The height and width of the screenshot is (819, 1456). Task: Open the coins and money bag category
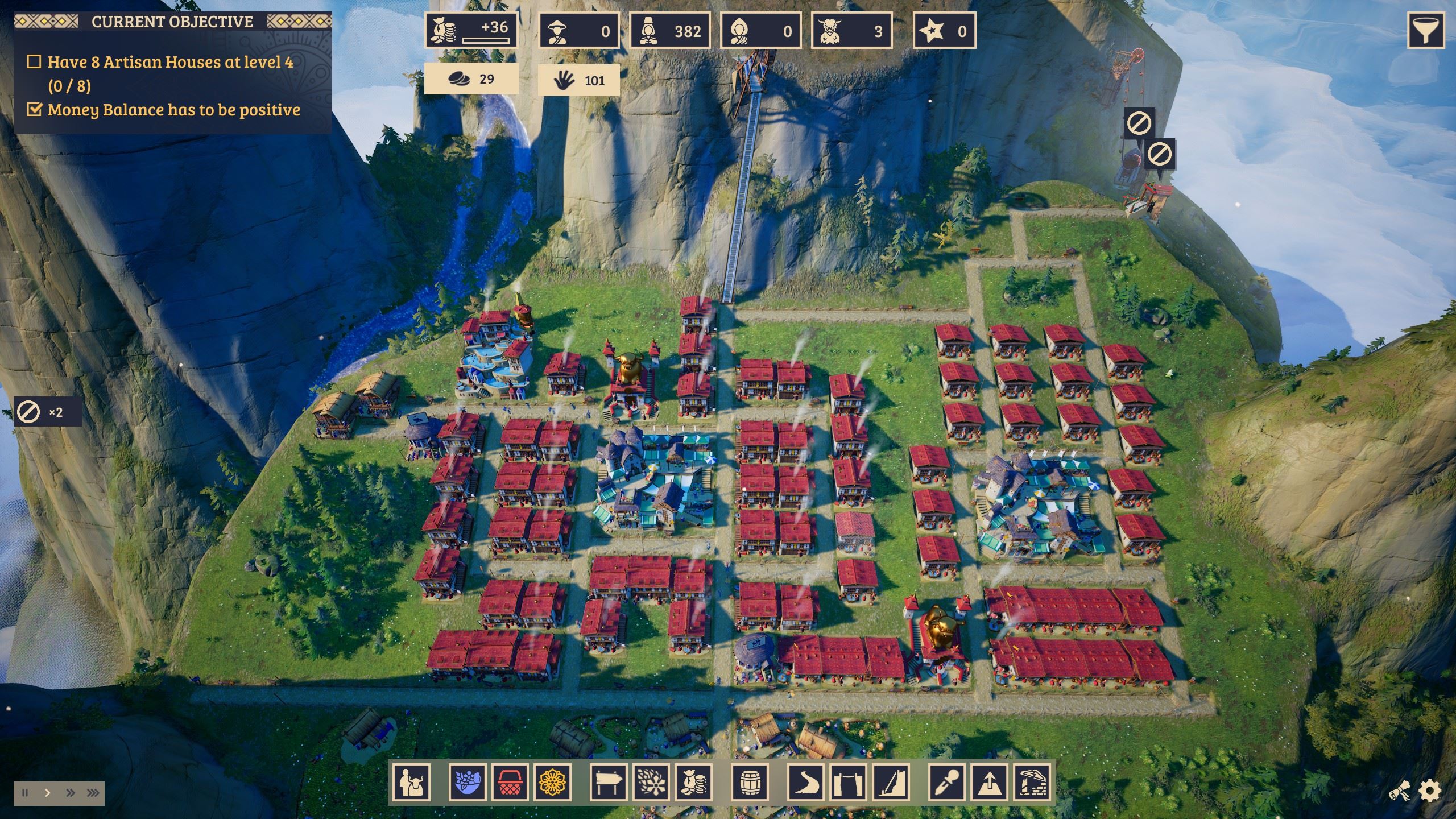click(x=694, y=782)
